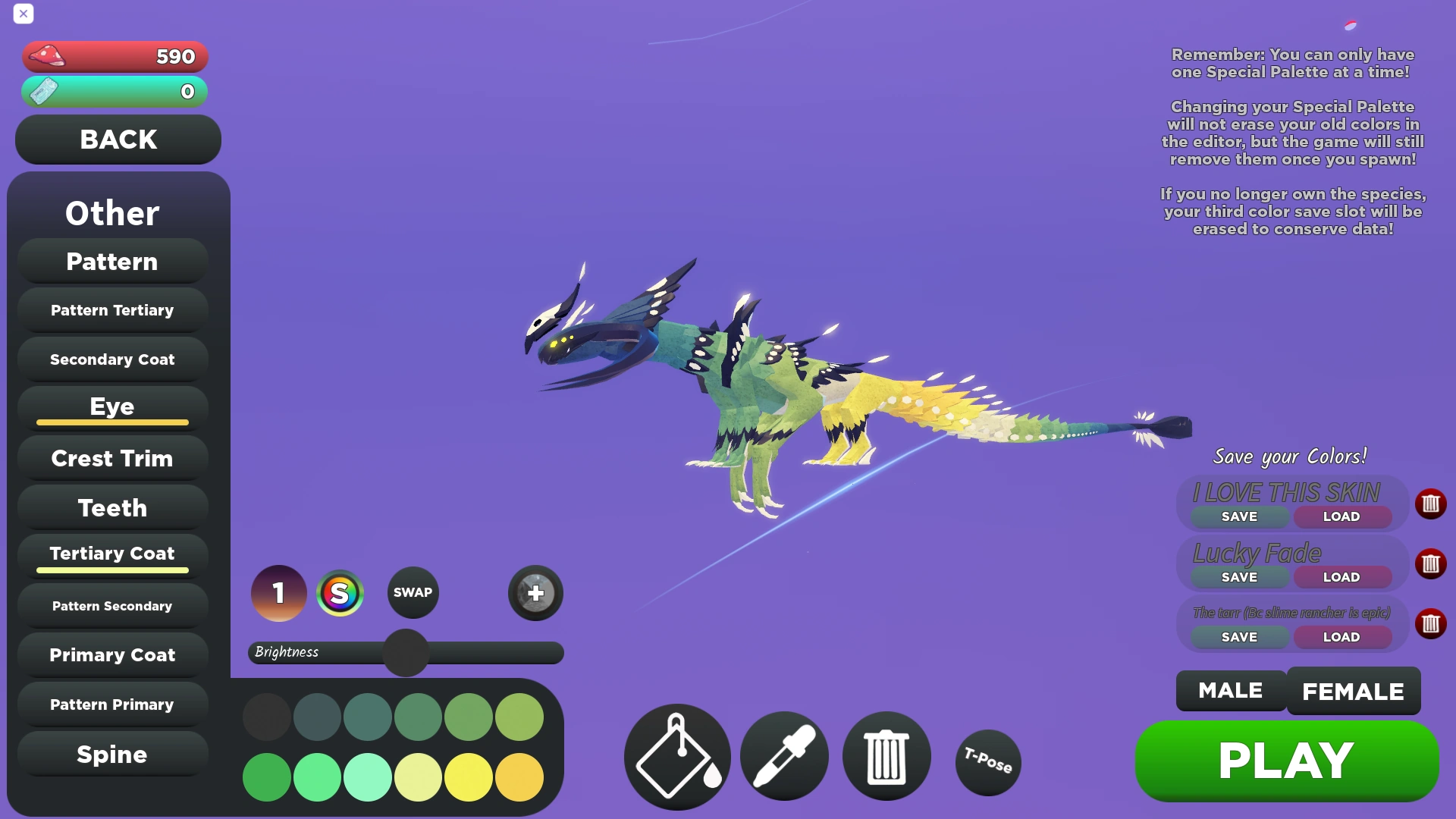The width and height of the screenshot is (1456, 819).
Task: Click SWAP to swap colors
Action: pyautogui.click(x=413, y=592)
